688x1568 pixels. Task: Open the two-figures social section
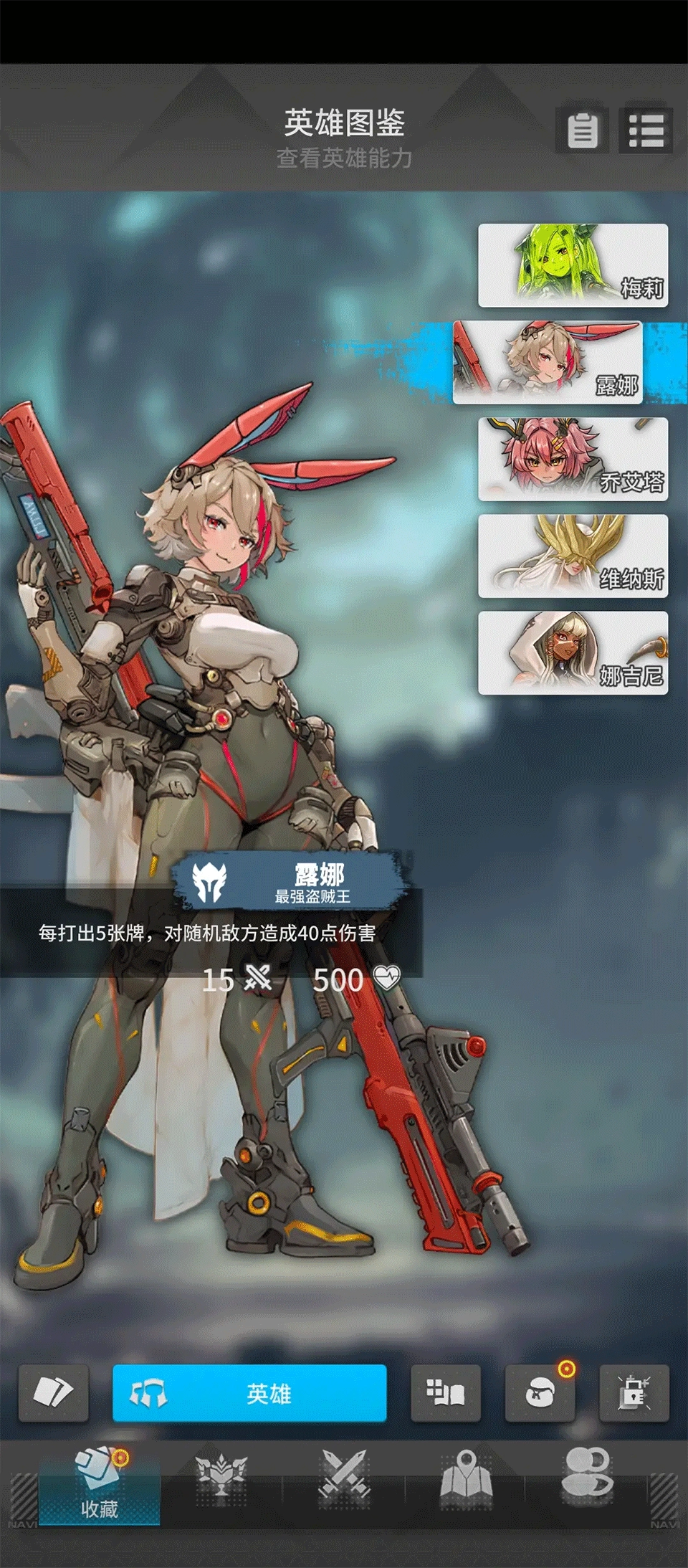coord(588,1476)
